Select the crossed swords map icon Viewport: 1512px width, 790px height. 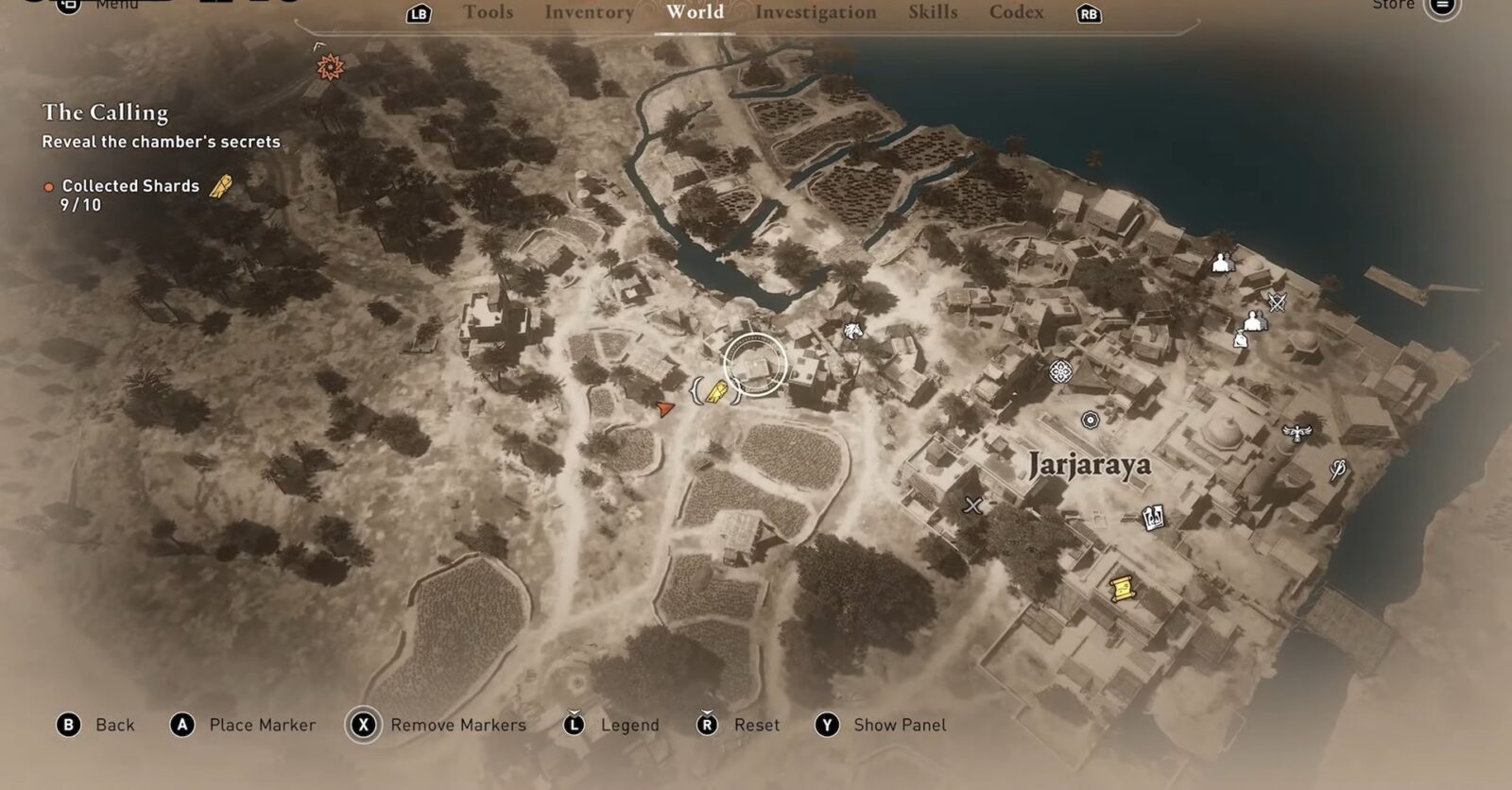point(1278,302)
